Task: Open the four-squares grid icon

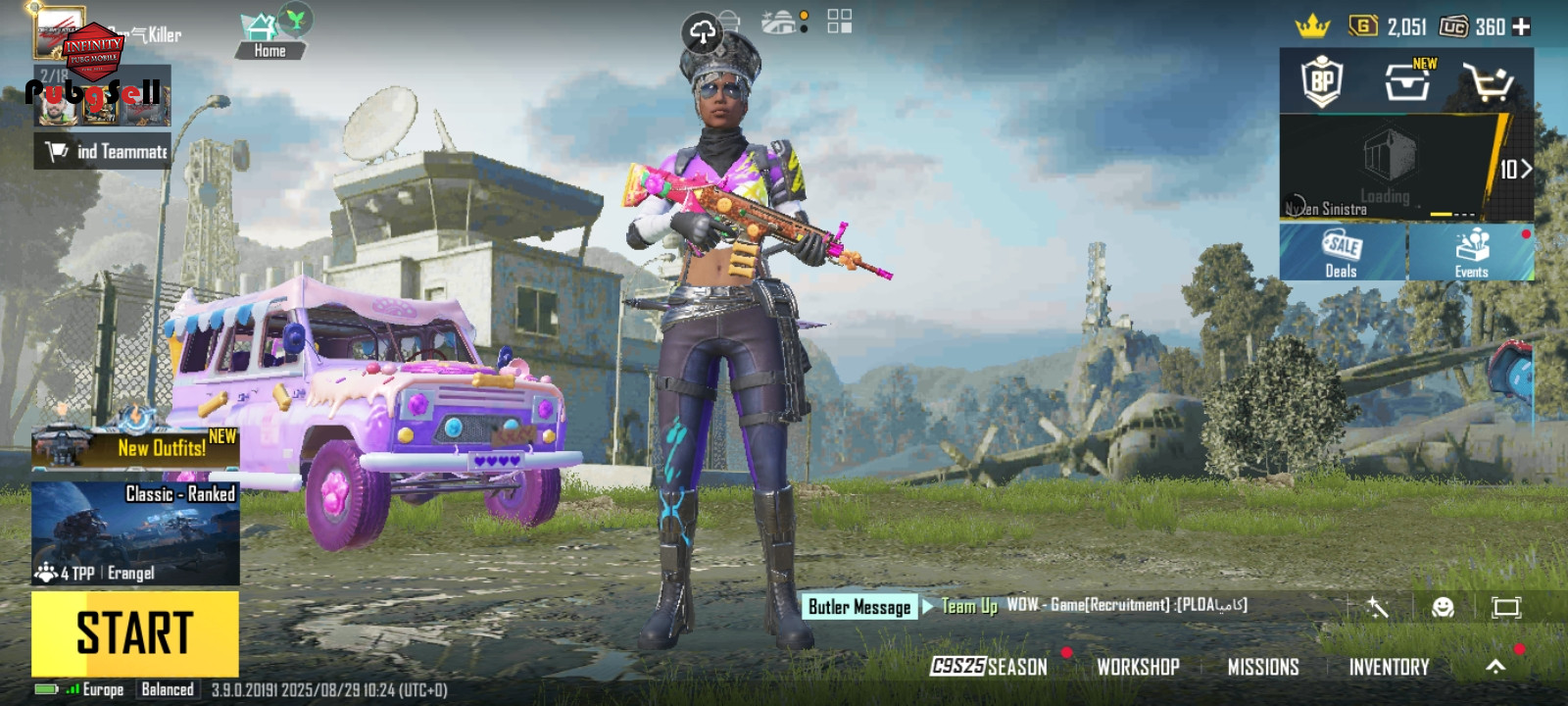Action: click(x=840, y=22)
